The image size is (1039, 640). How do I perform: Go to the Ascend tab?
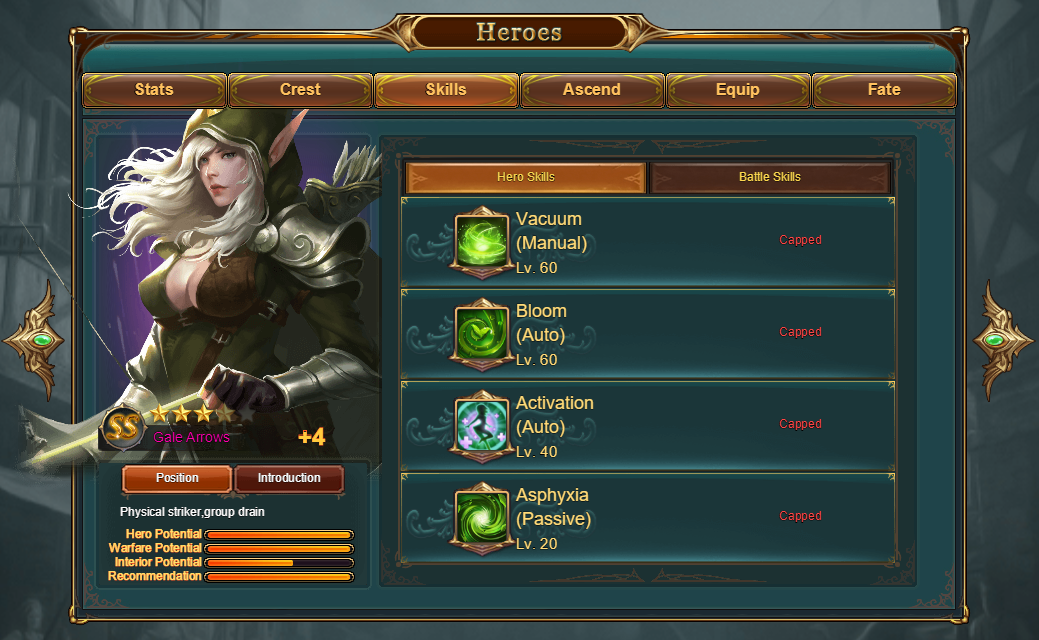[592, 90]
